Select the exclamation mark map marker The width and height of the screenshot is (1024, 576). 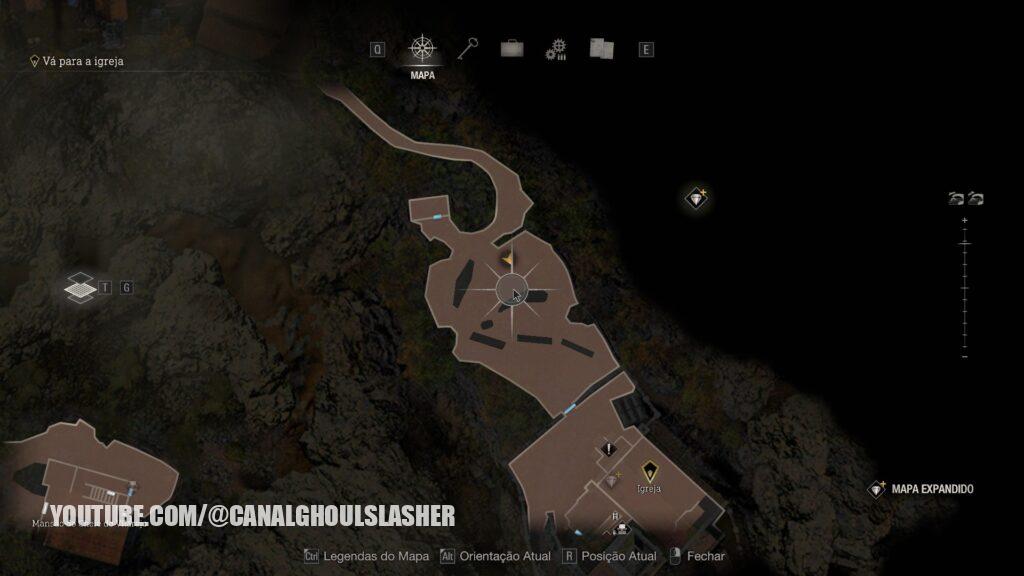point(609,450)
